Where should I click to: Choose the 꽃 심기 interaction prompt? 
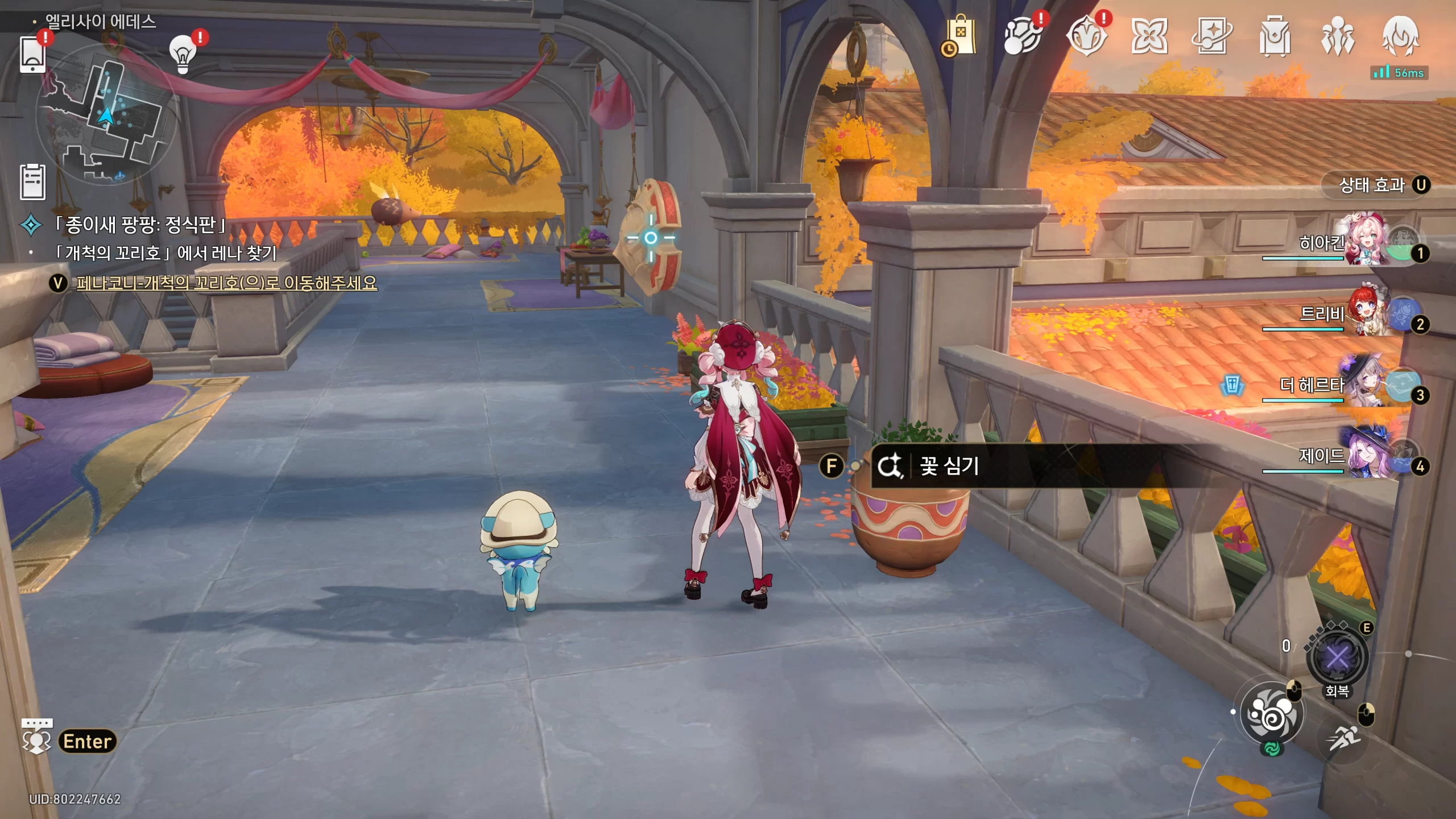(x=950, y=466)
